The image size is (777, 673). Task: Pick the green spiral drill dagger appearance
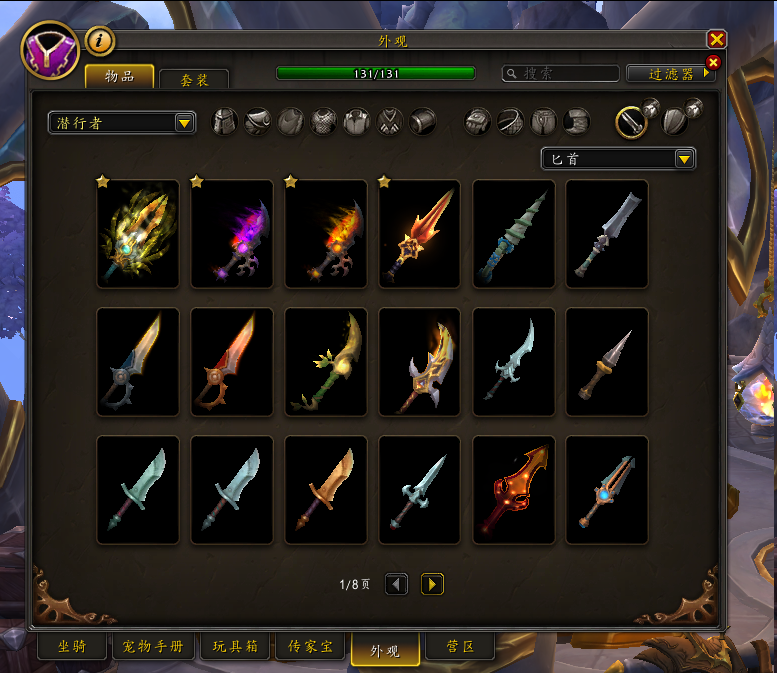(514, 234)
